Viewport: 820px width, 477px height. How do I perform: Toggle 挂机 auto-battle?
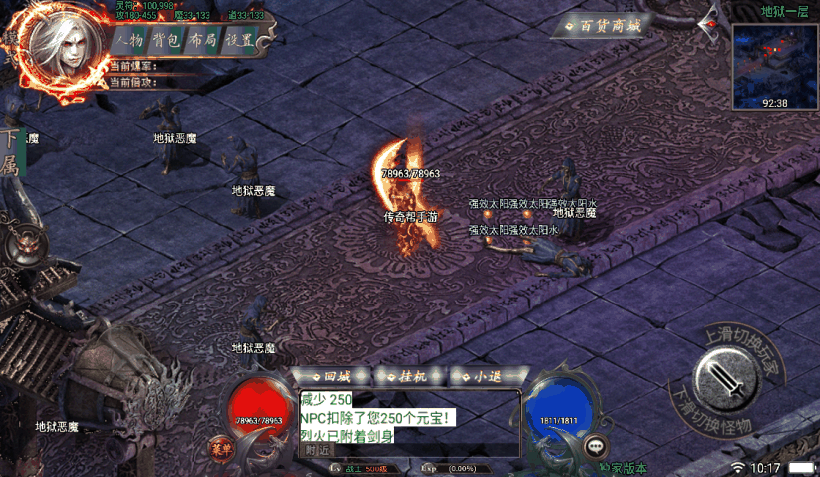(x=412, y=377)
